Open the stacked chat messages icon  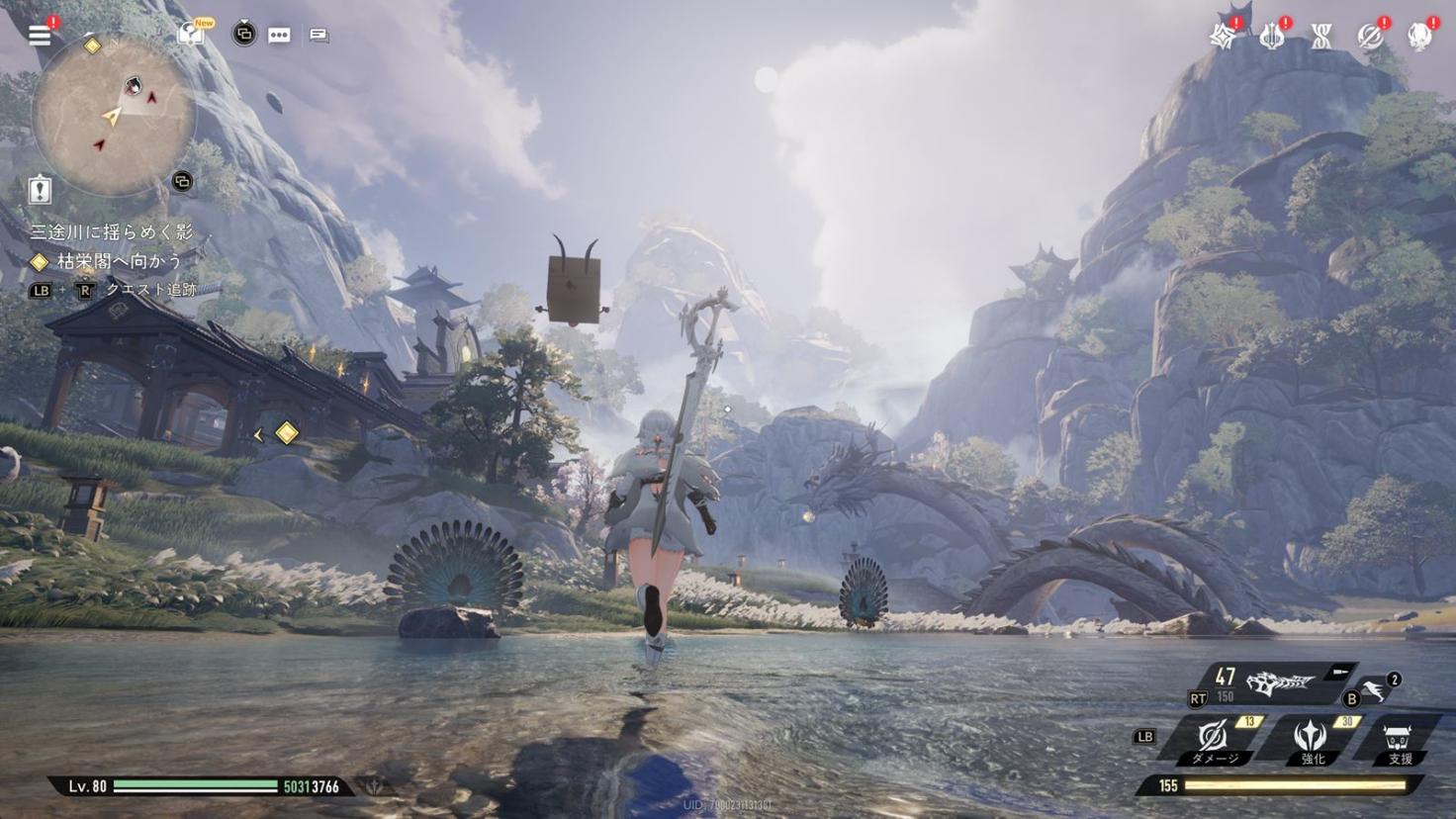pos(318,36)
